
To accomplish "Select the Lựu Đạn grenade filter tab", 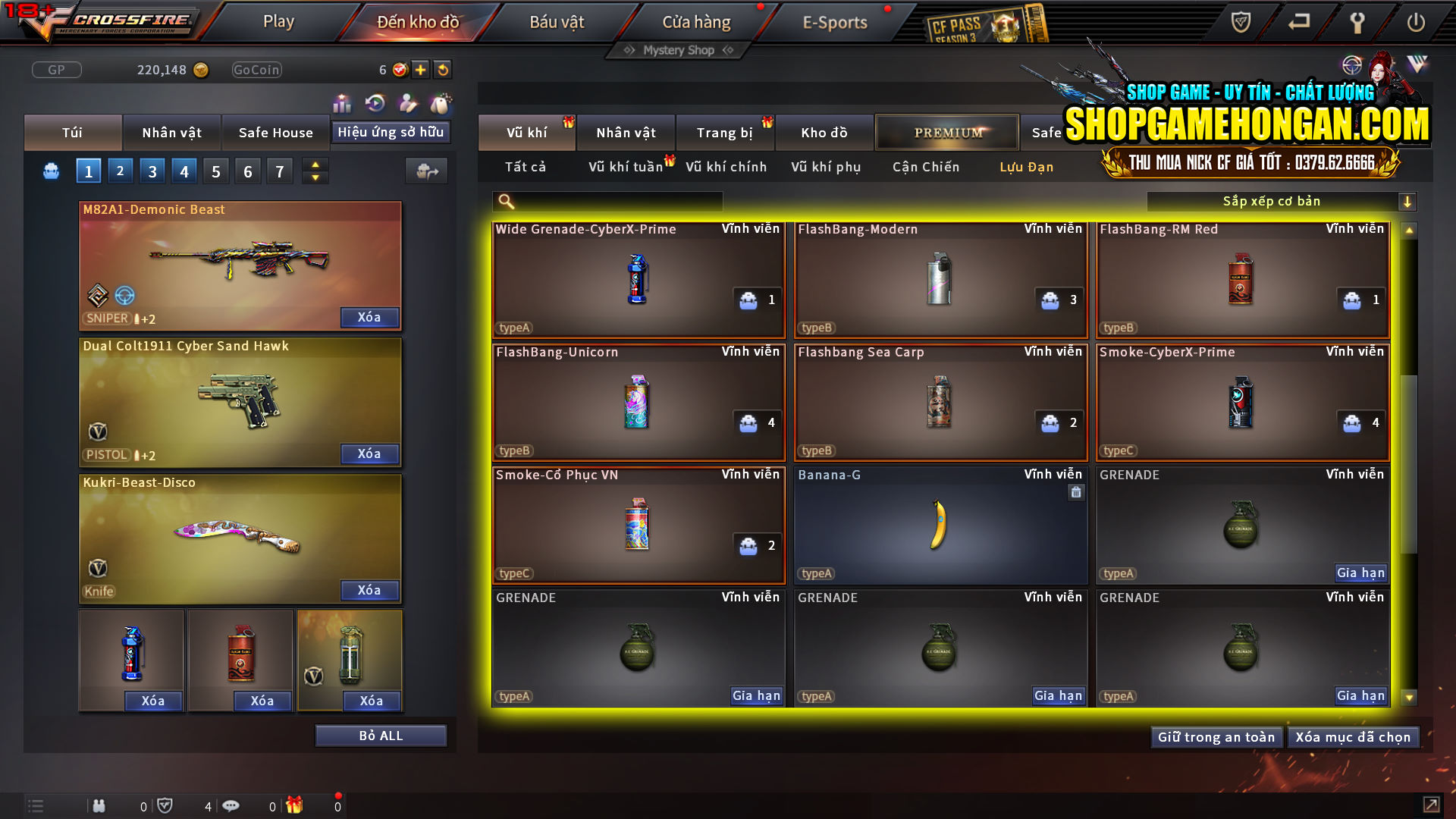I will coord(1028,167).
